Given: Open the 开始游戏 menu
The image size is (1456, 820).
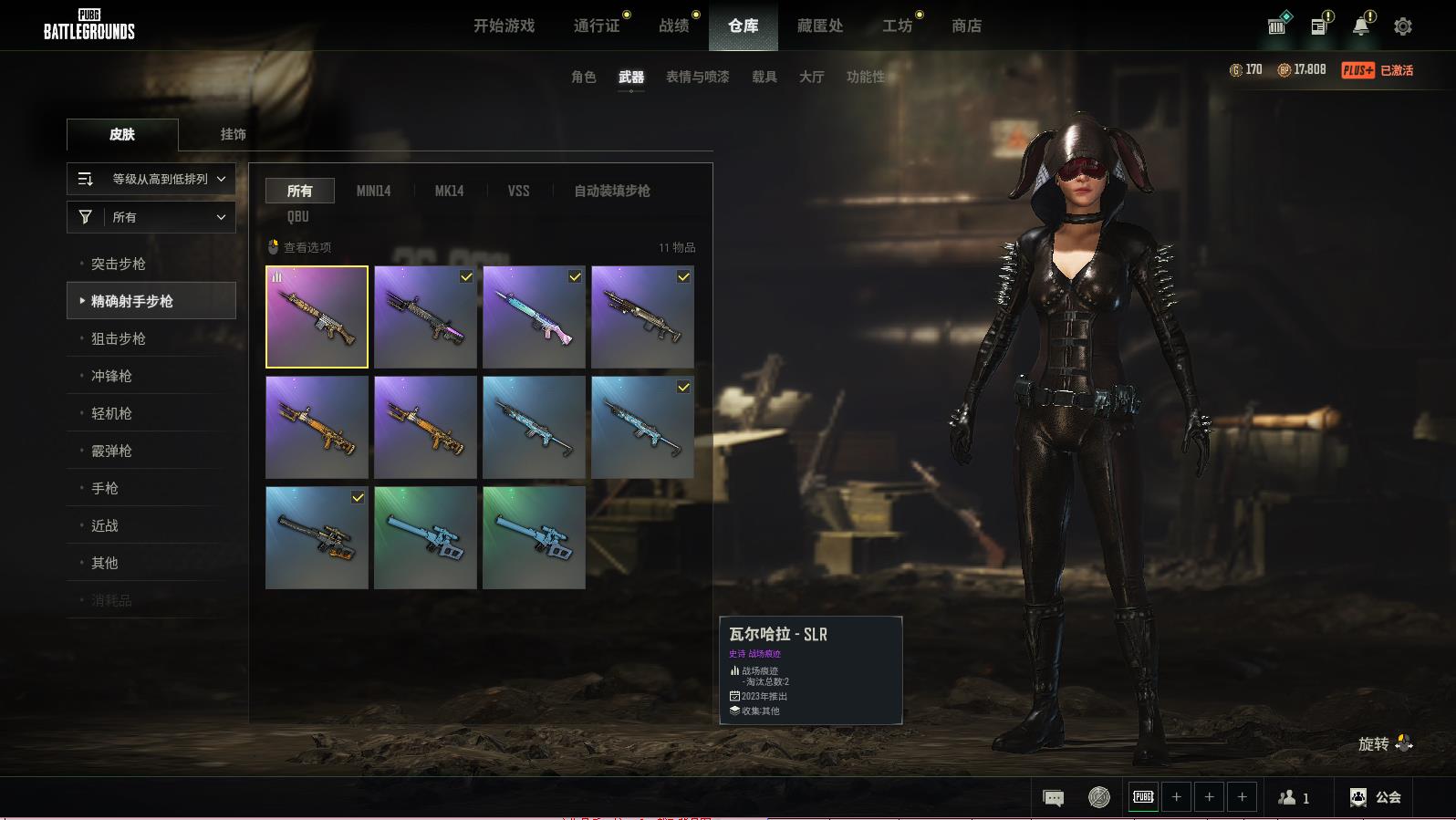Looking at the screenshot, I should click(x=504, y=26).
